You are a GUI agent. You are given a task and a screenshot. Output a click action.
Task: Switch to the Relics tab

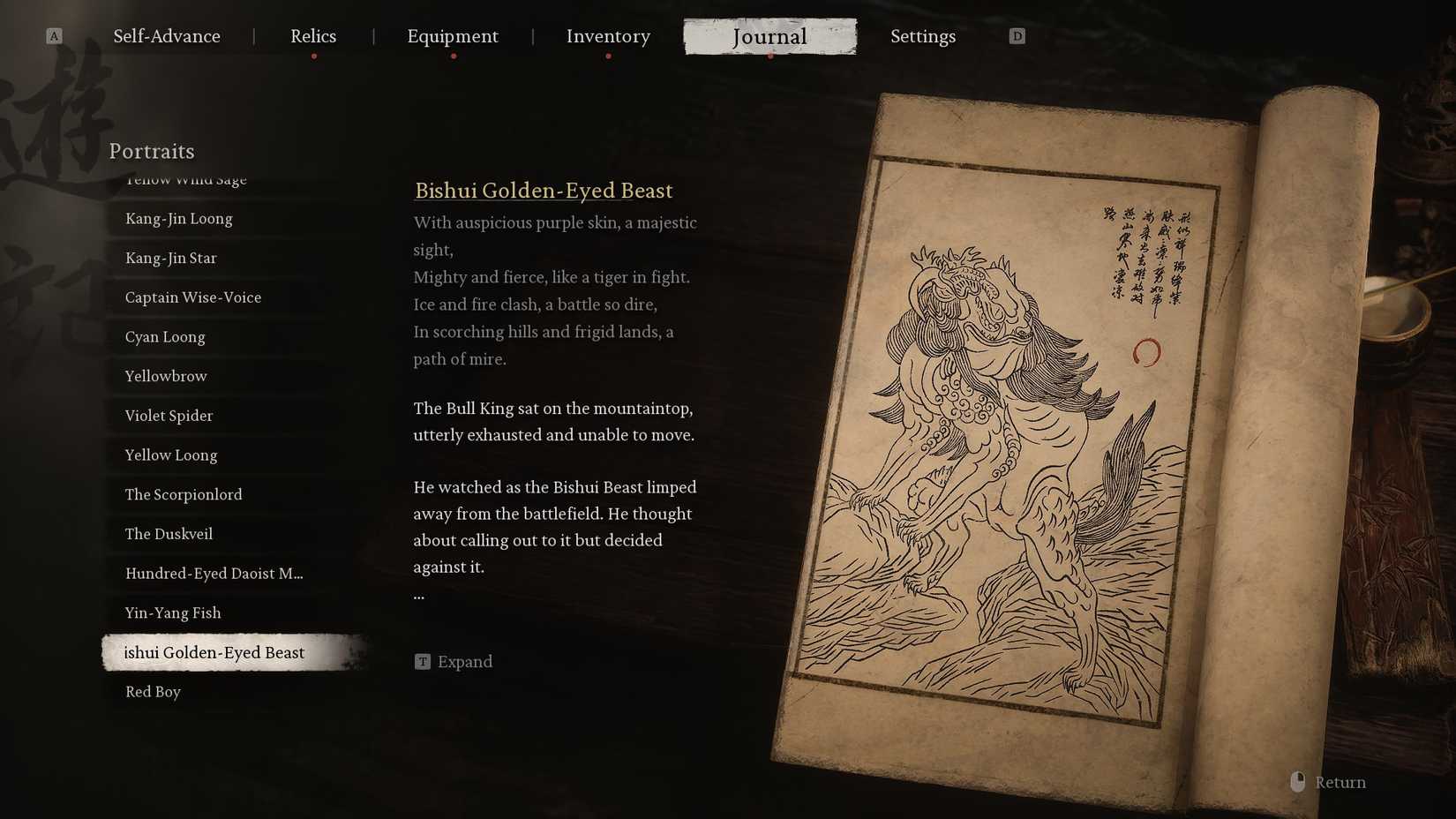[312, 36]
